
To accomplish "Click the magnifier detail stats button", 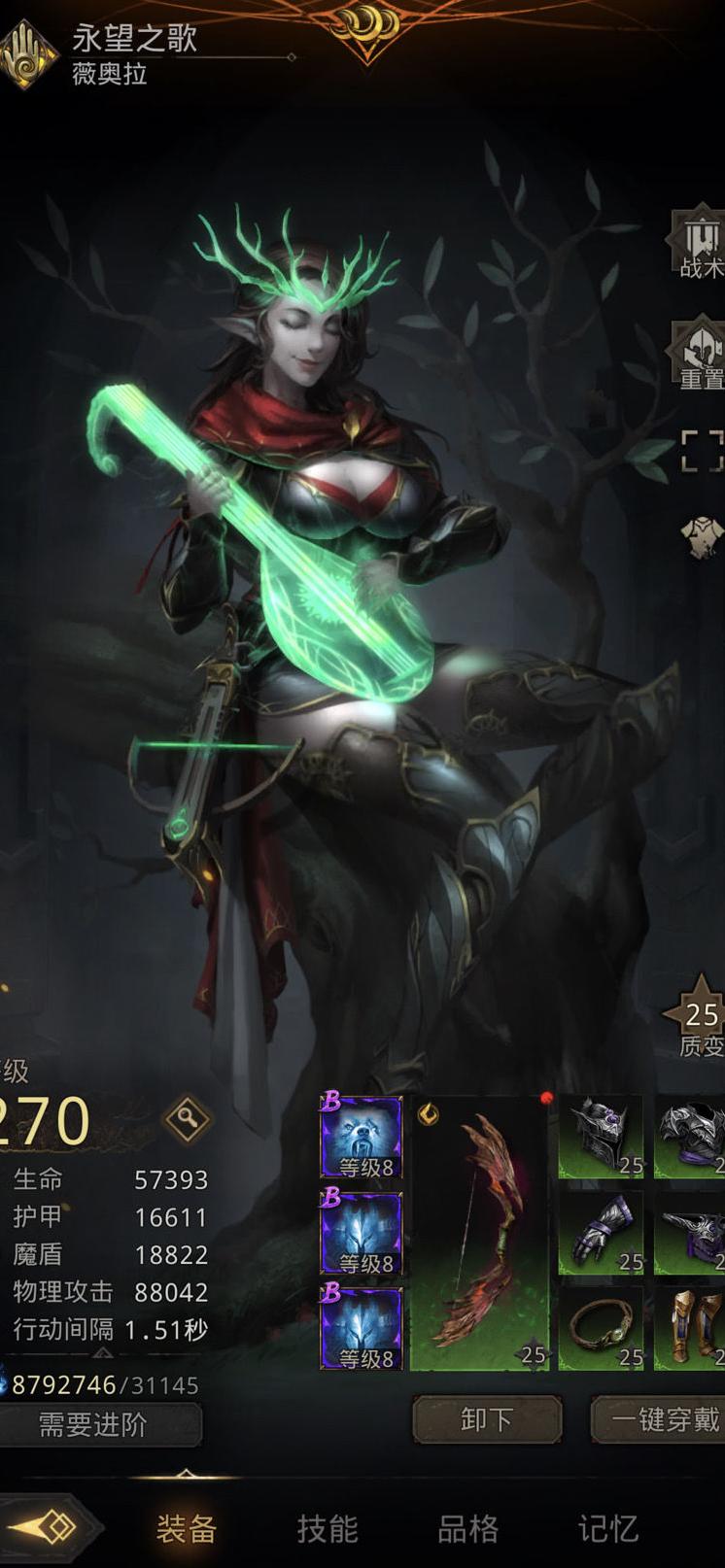I will [187, 1120].
